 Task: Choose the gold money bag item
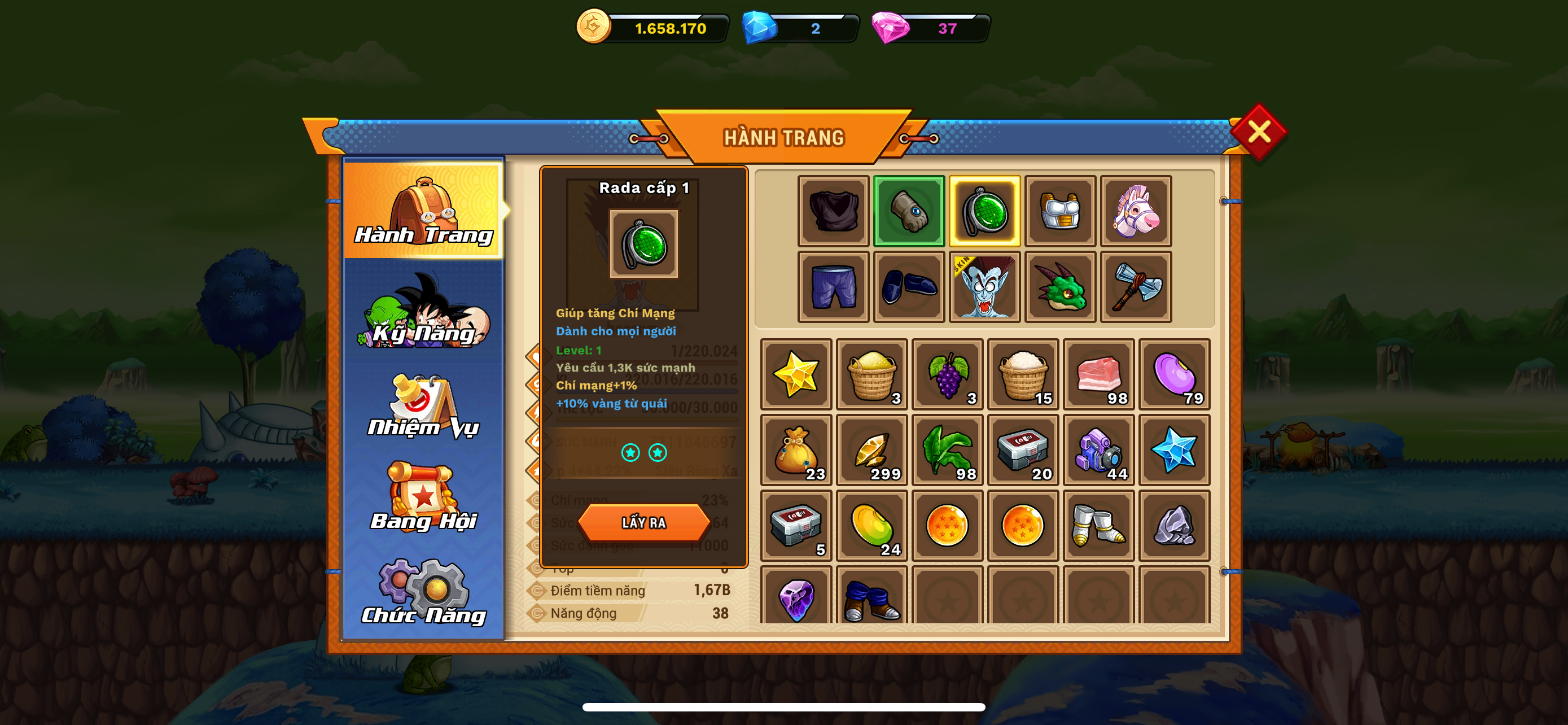point(796,450)
